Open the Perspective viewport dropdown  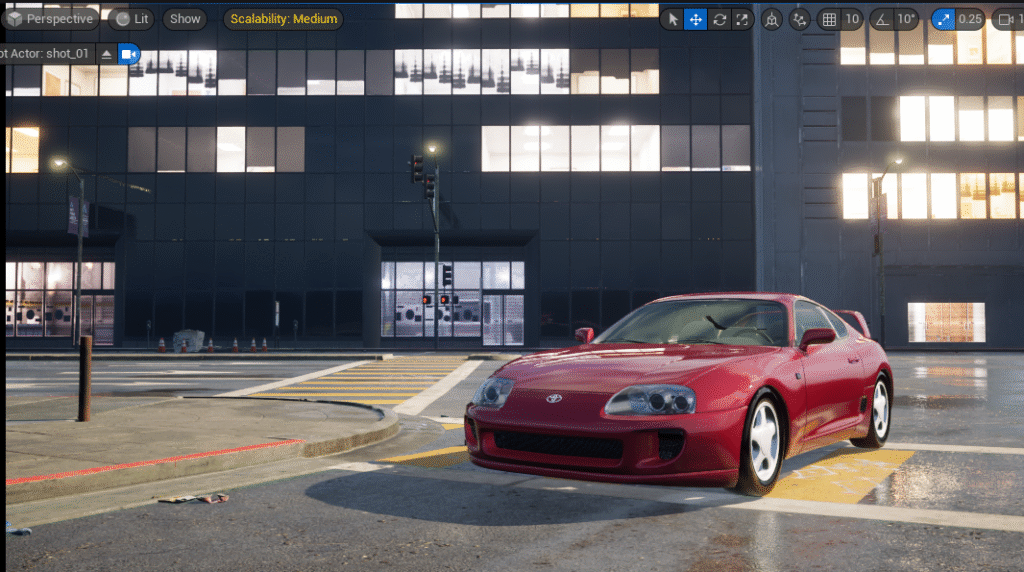point(52,19)
